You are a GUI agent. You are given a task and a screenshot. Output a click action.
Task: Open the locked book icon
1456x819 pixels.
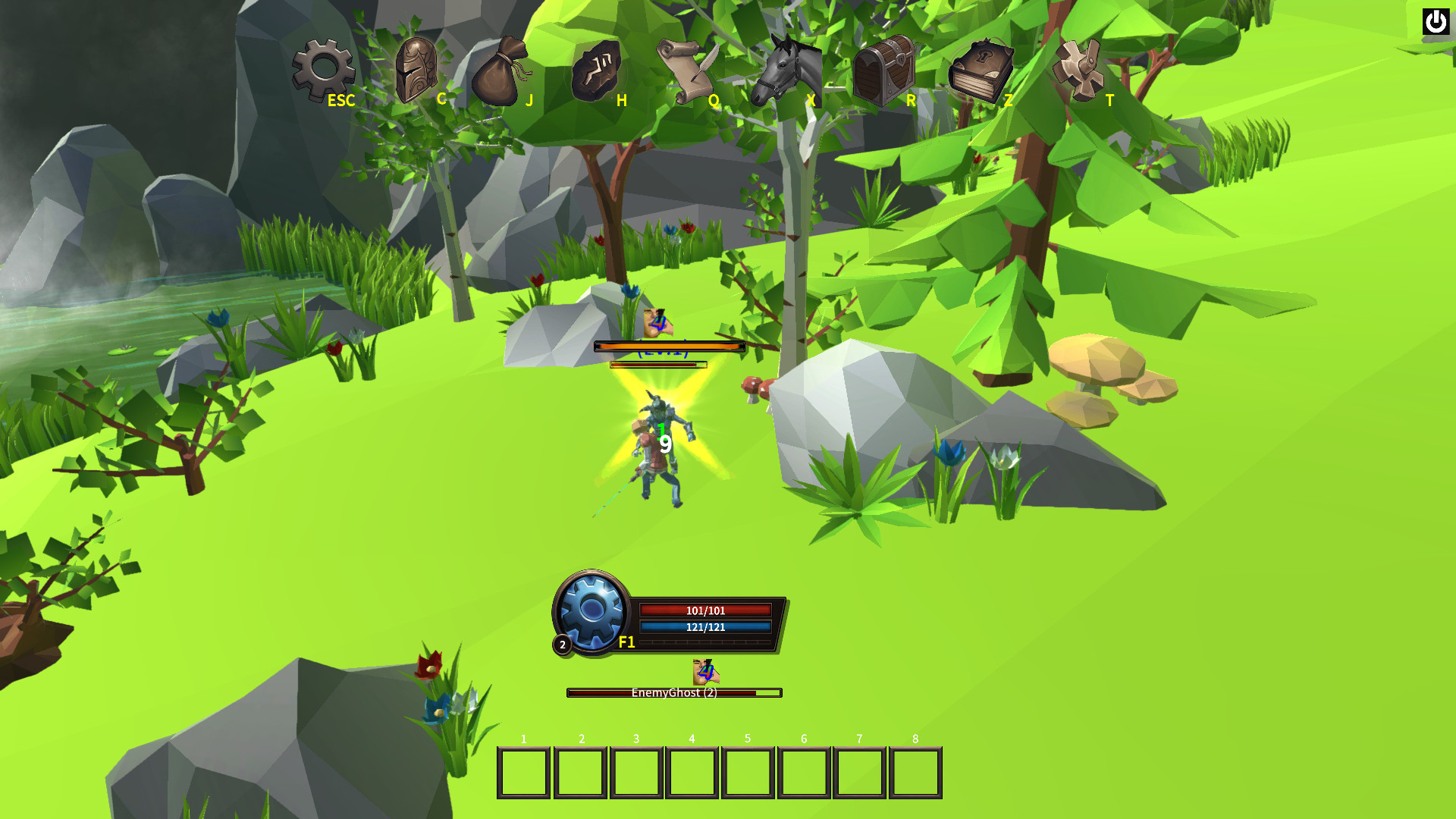(980, 71)
